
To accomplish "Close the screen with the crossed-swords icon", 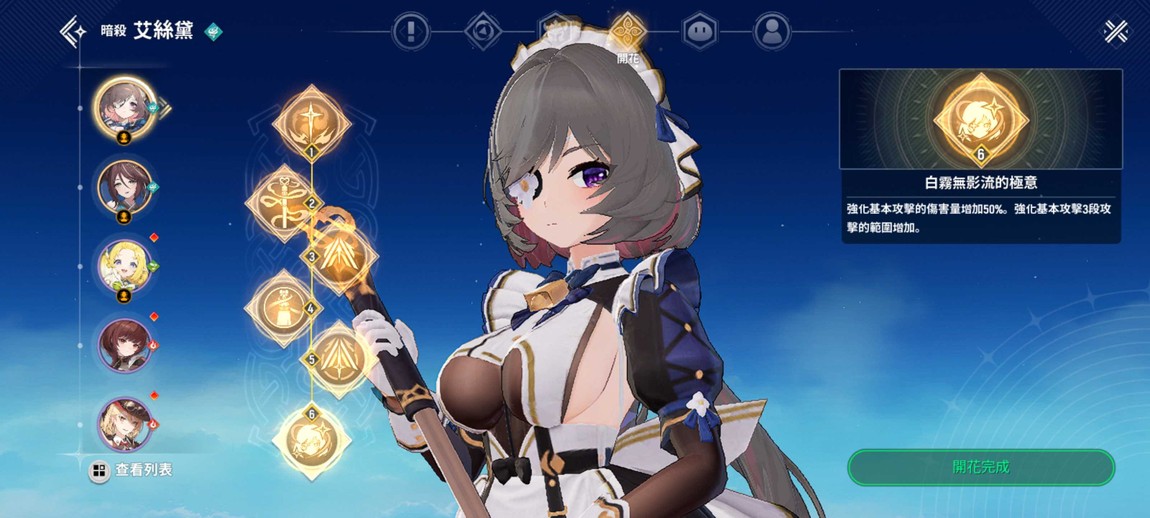I will pyautogui.click(x=1116, y=32).
